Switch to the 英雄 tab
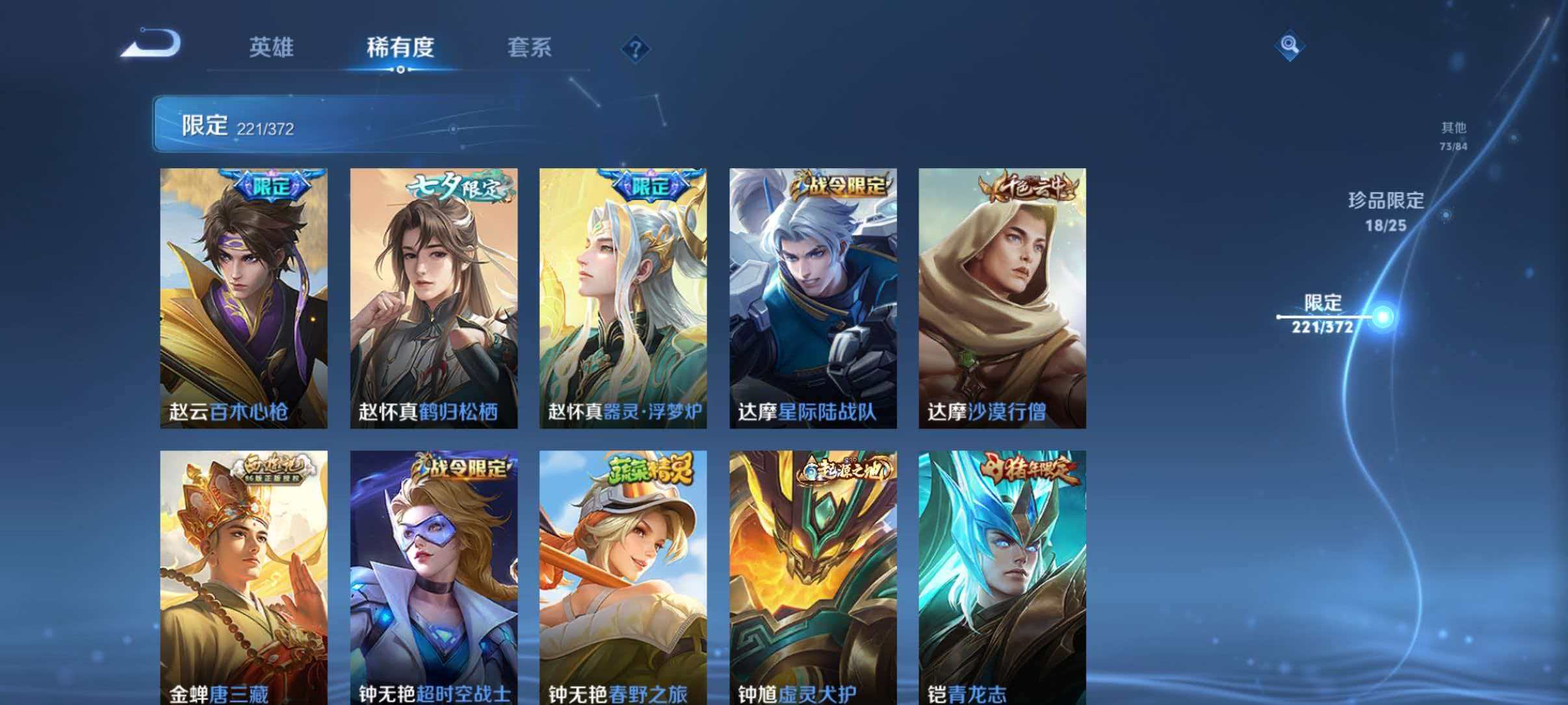The height and width of the screenshot is (705, 1568). [272, 47]
